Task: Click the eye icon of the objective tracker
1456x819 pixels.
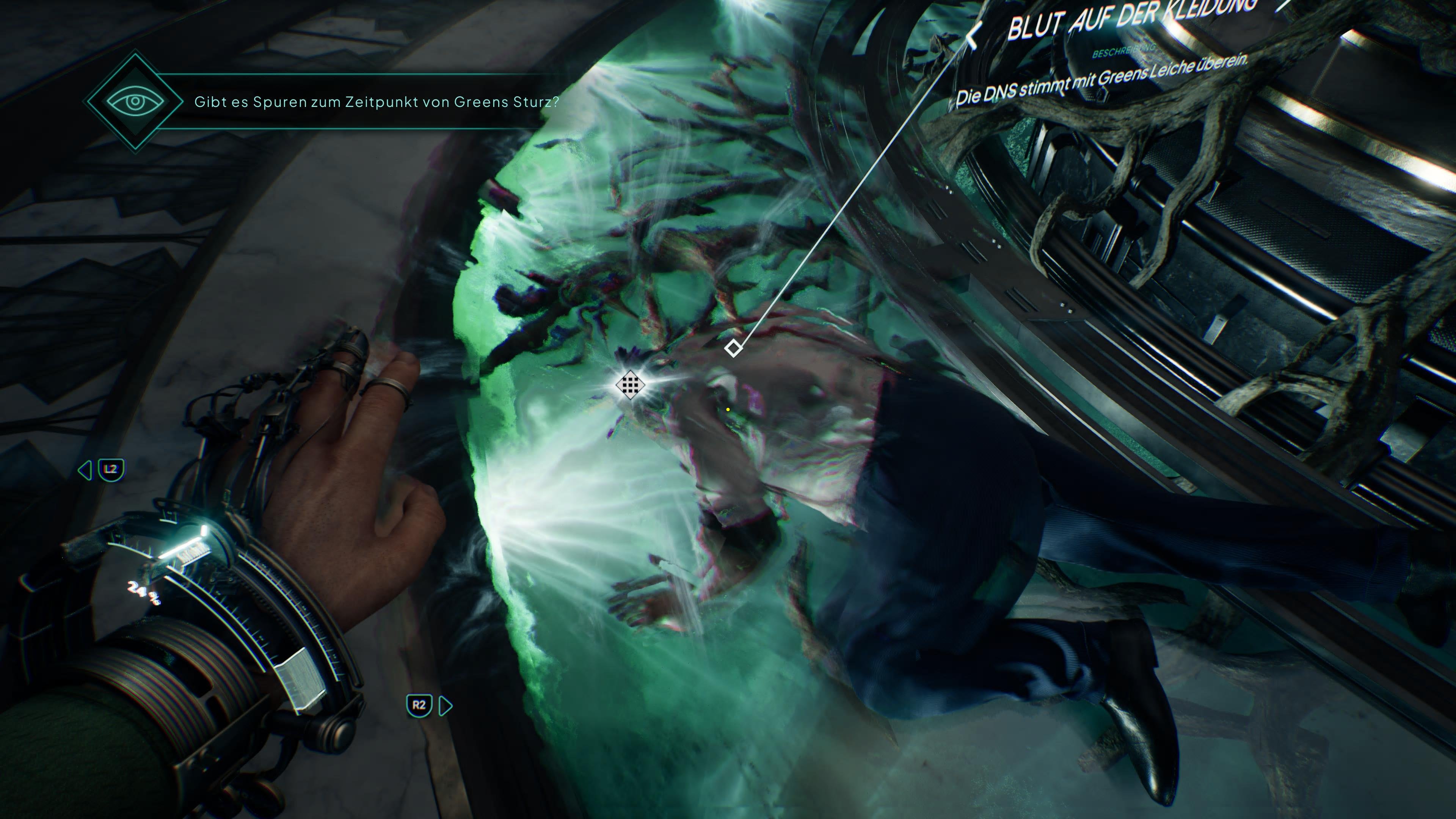Action: coord(135,102)
